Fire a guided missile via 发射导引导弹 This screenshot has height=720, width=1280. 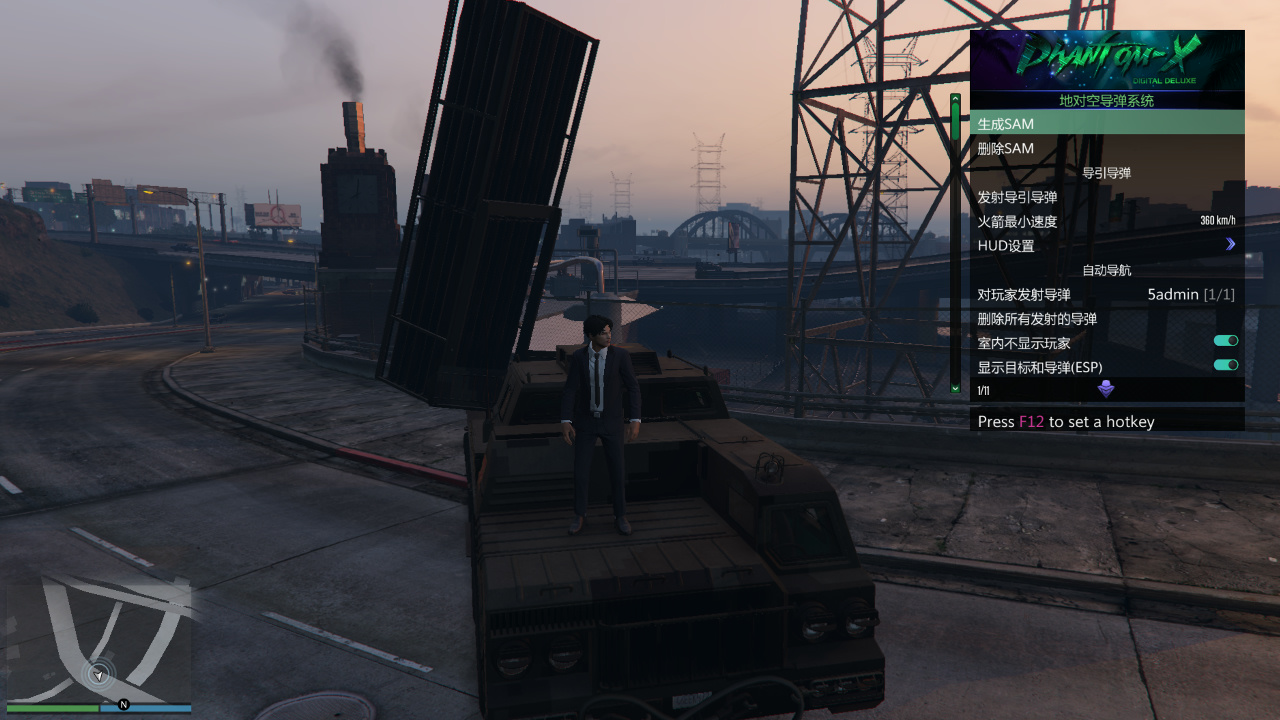tap(1020, 198)
